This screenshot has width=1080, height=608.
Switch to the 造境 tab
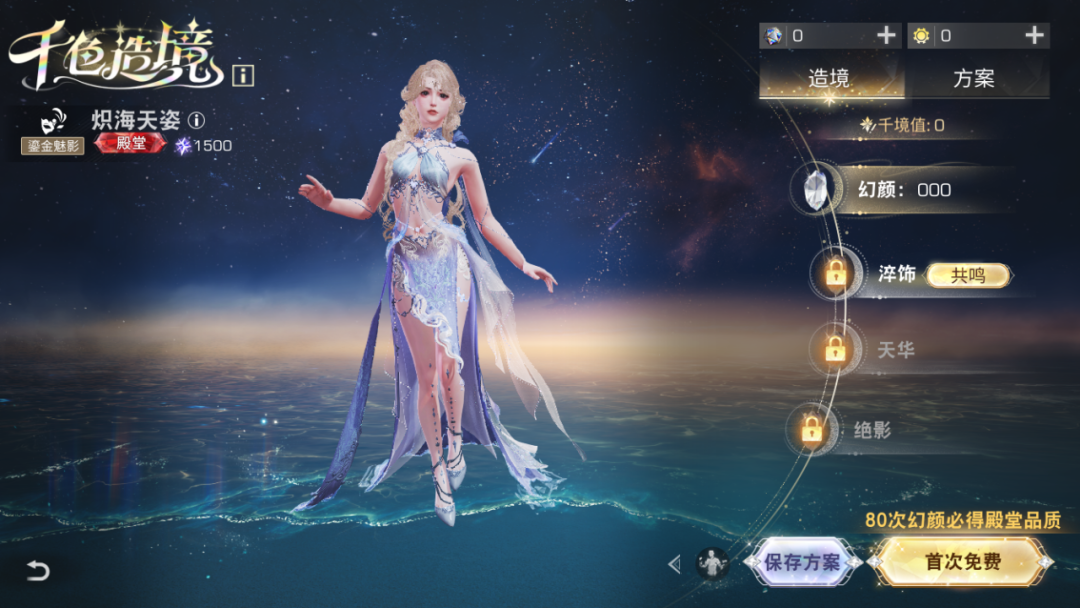pyautogui.click(x=829, y=78)
